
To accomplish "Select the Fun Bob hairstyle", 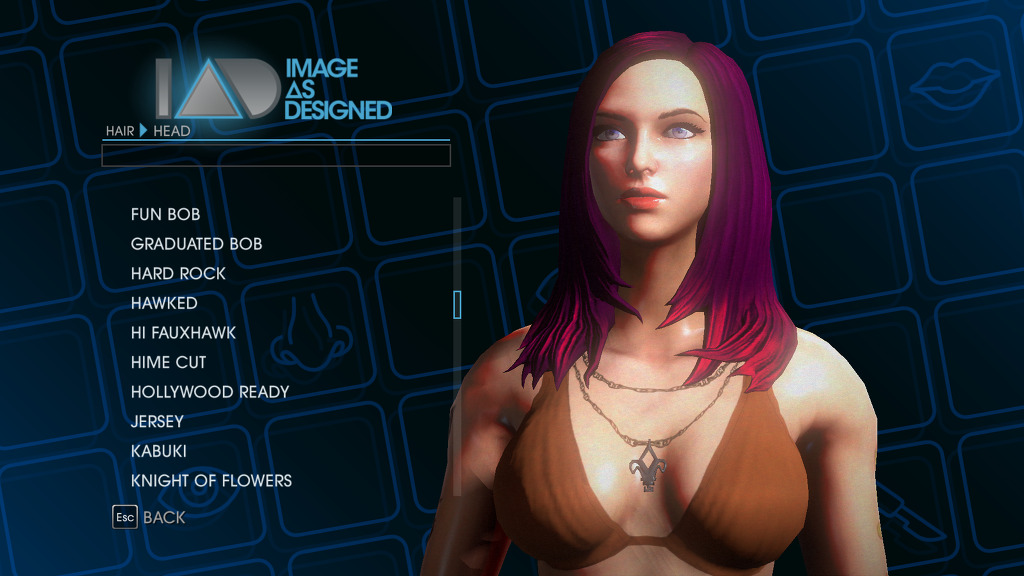I will click(x=165, y=214).
